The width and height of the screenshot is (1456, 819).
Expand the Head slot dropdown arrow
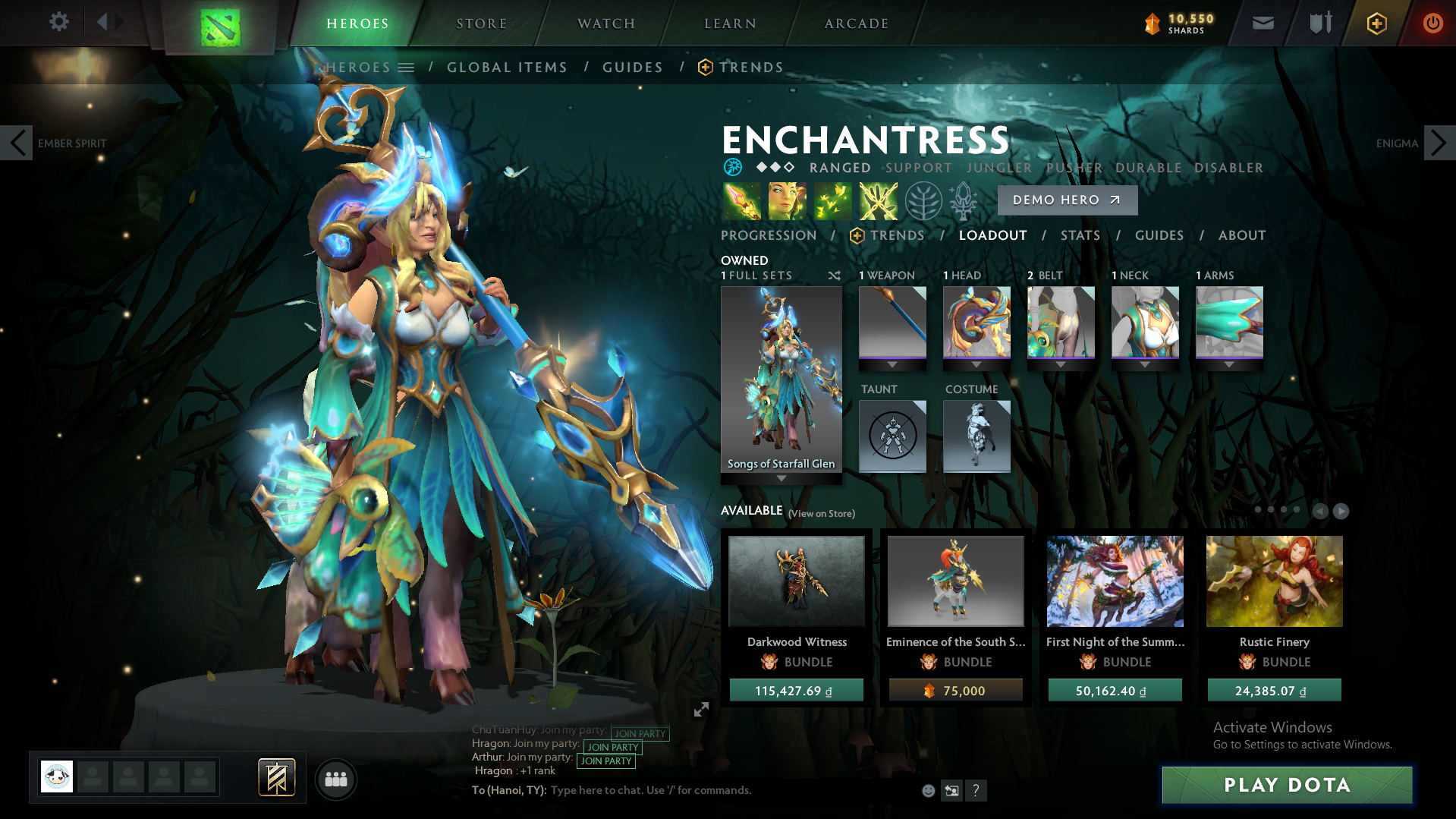(x=976, y=364)
